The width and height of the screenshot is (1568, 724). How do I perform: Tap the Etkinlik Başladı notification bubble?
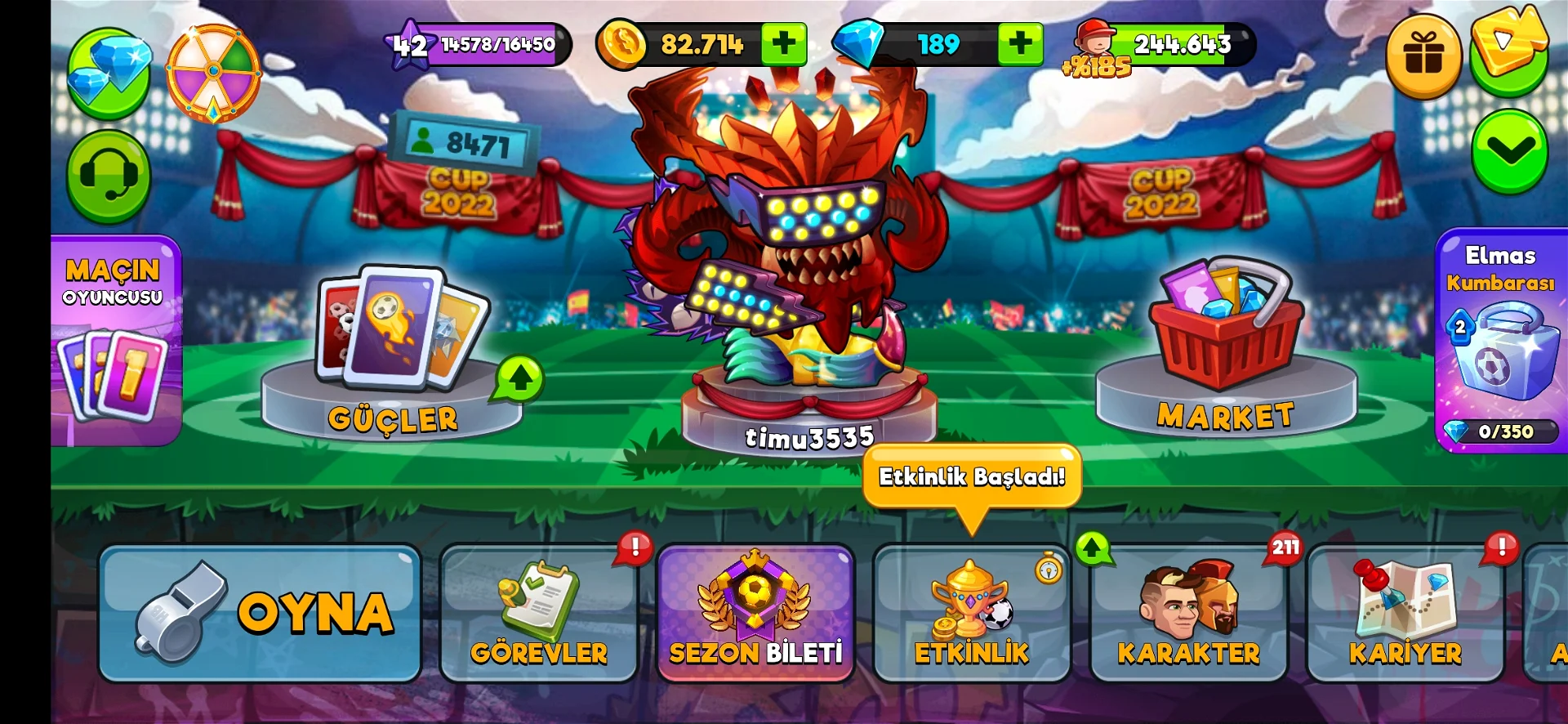tap(972, 476)
